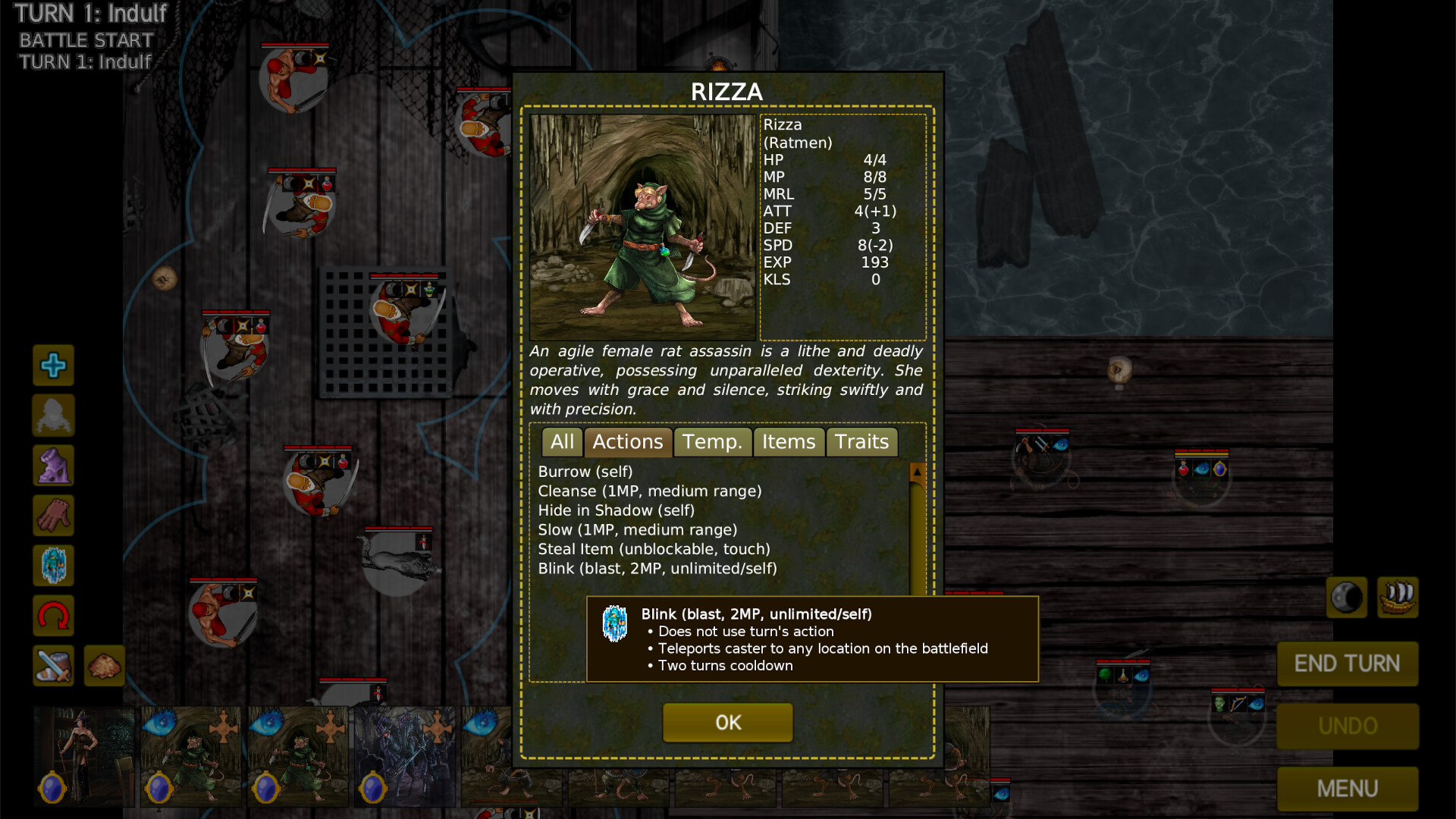Click the sailing ship icon at bottom right

[x=1398, y=597]
